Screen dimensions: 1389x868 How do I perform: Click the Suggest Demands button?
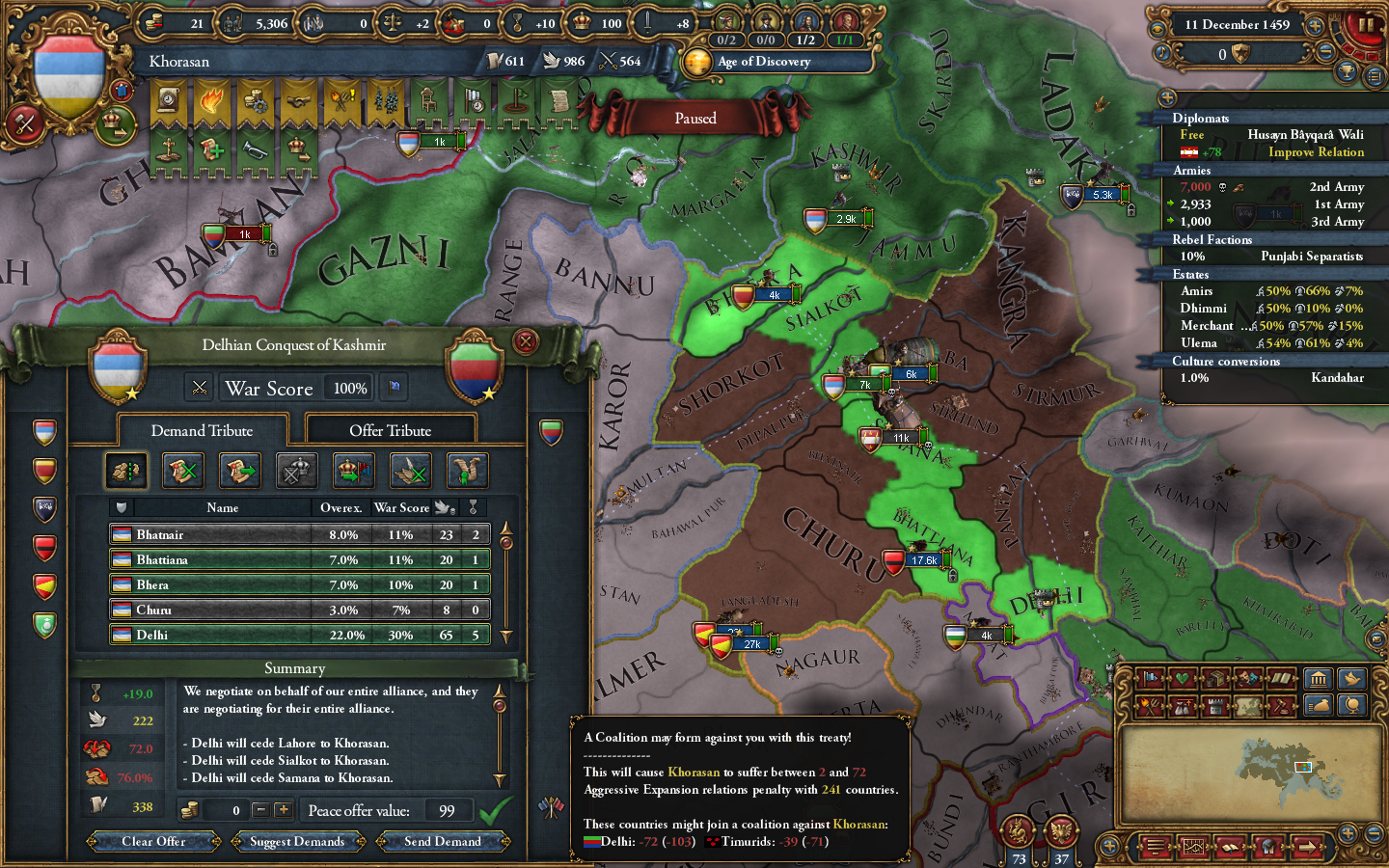(x=297, y=841)
